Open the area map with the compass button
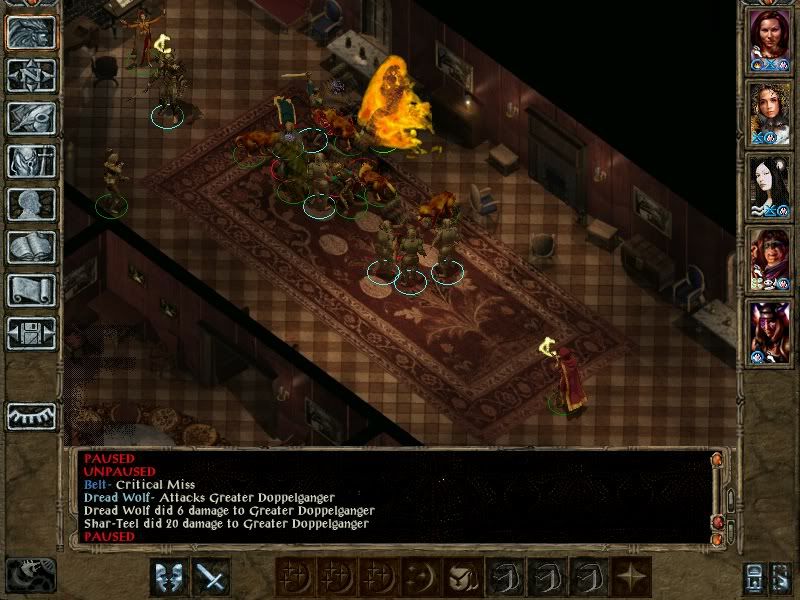The image size is (800, 600). click(31, 75)
